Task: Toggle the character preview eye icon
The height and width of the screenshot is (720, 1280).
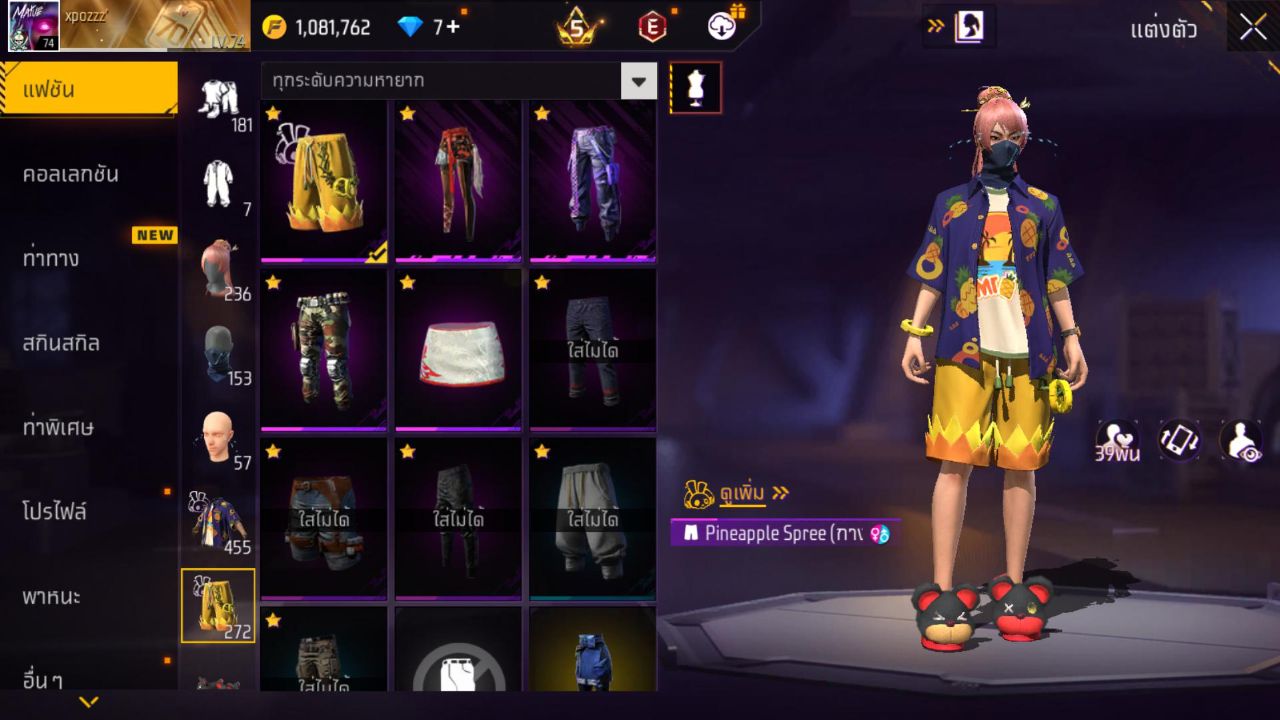Action: coord(1240,440)
